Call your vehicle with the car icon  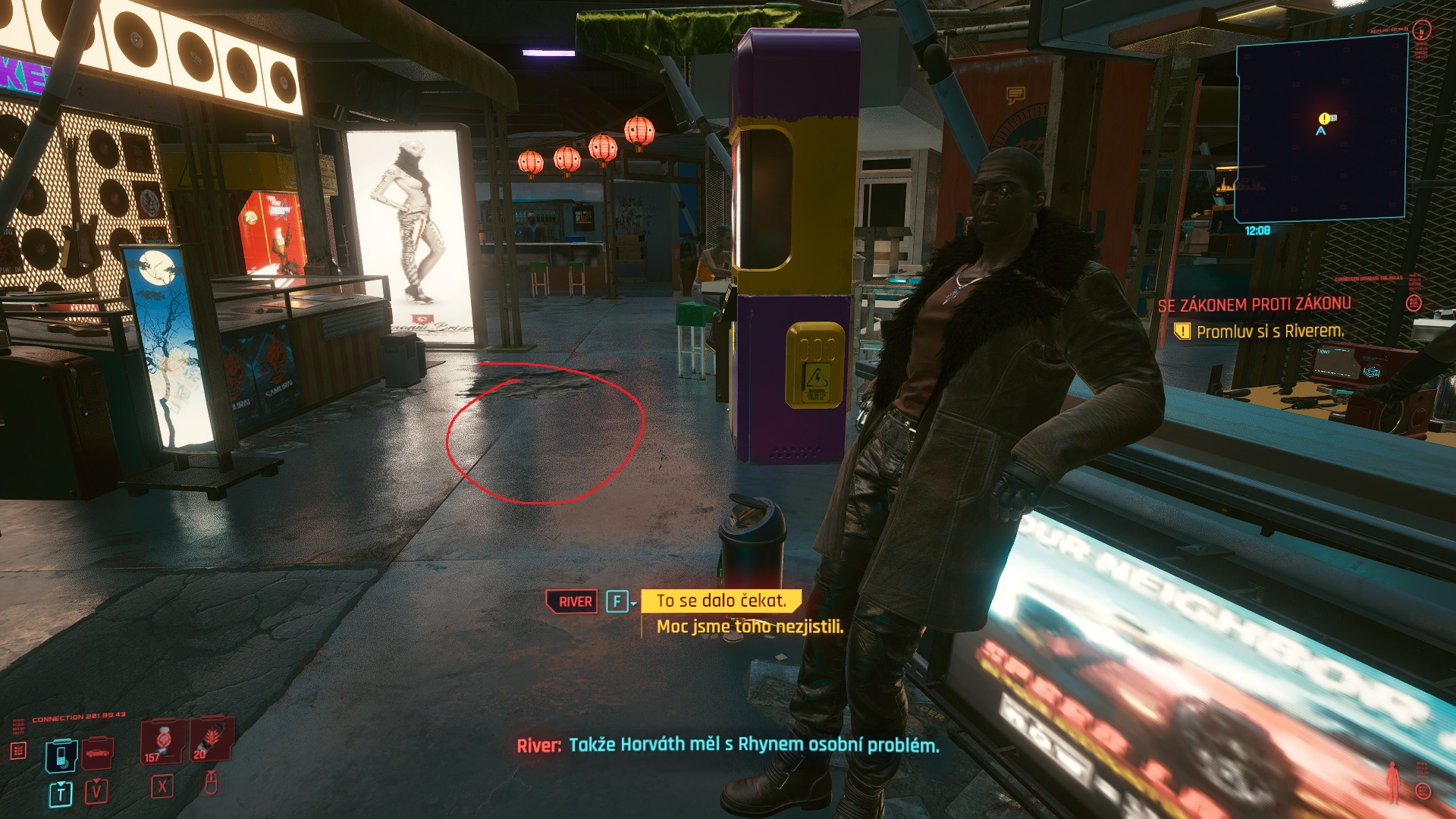click(97, 754)
